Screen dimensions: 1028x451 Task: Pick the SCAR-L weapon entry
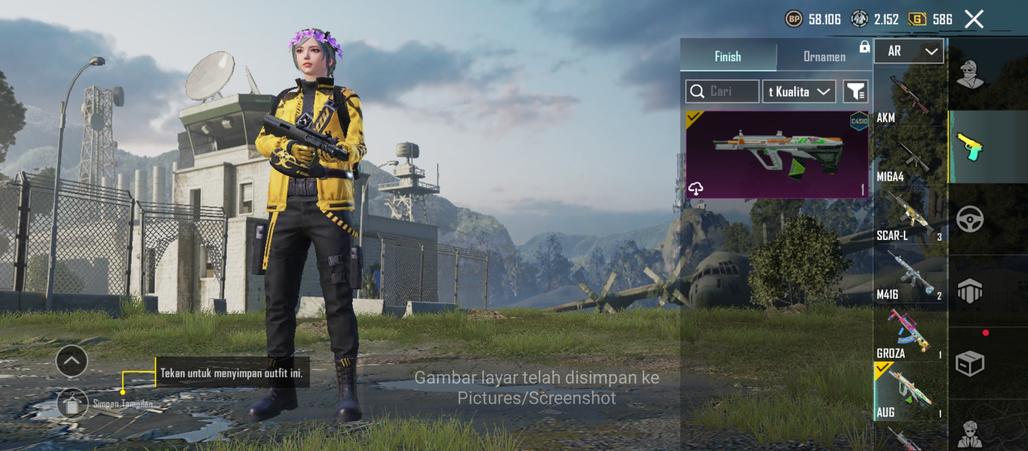pyautogui.click(x=909, y=217)
